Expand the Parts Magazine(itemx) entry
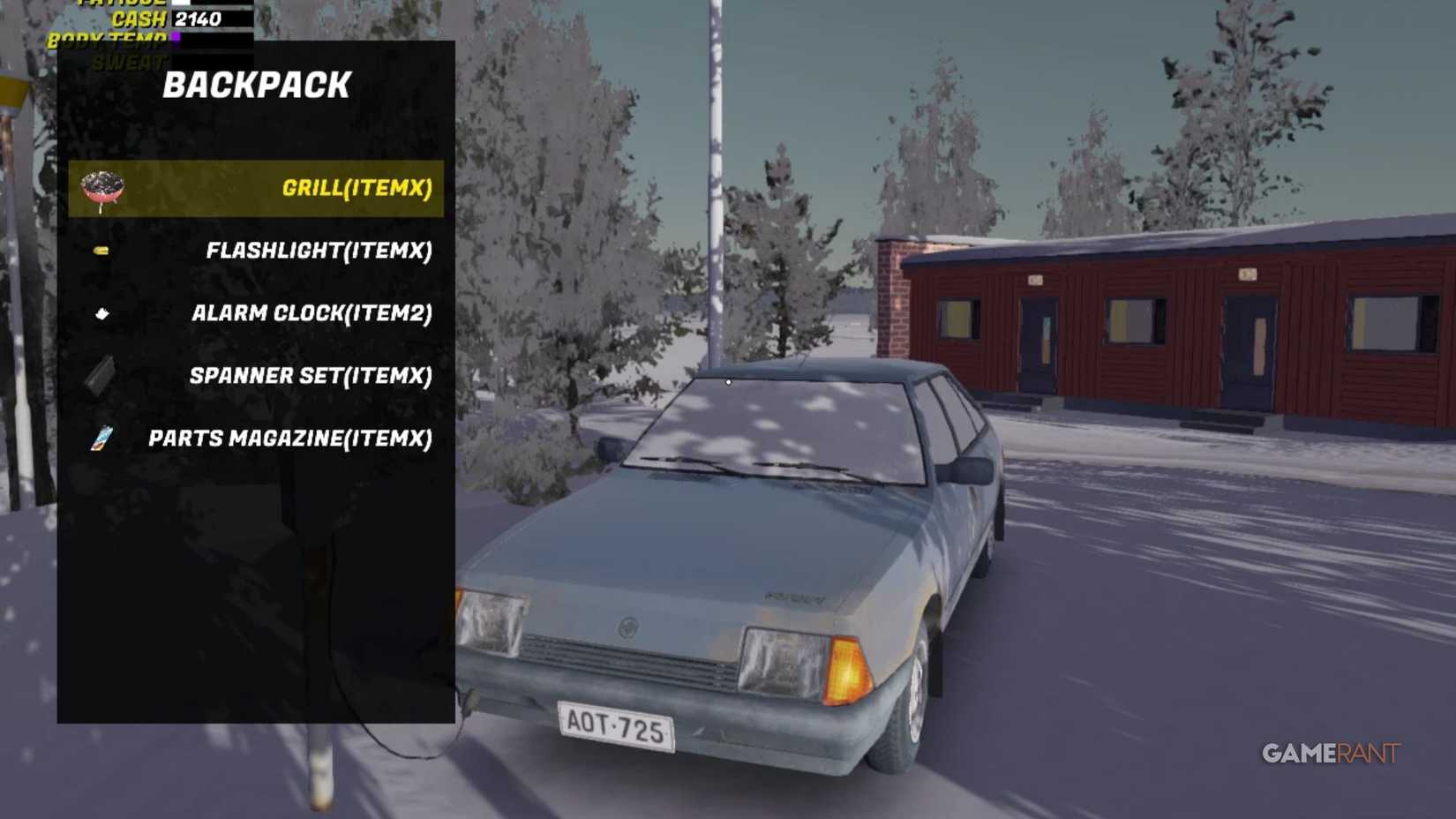The width and height of the screenshot is (1456, 819). coord(291,438)
